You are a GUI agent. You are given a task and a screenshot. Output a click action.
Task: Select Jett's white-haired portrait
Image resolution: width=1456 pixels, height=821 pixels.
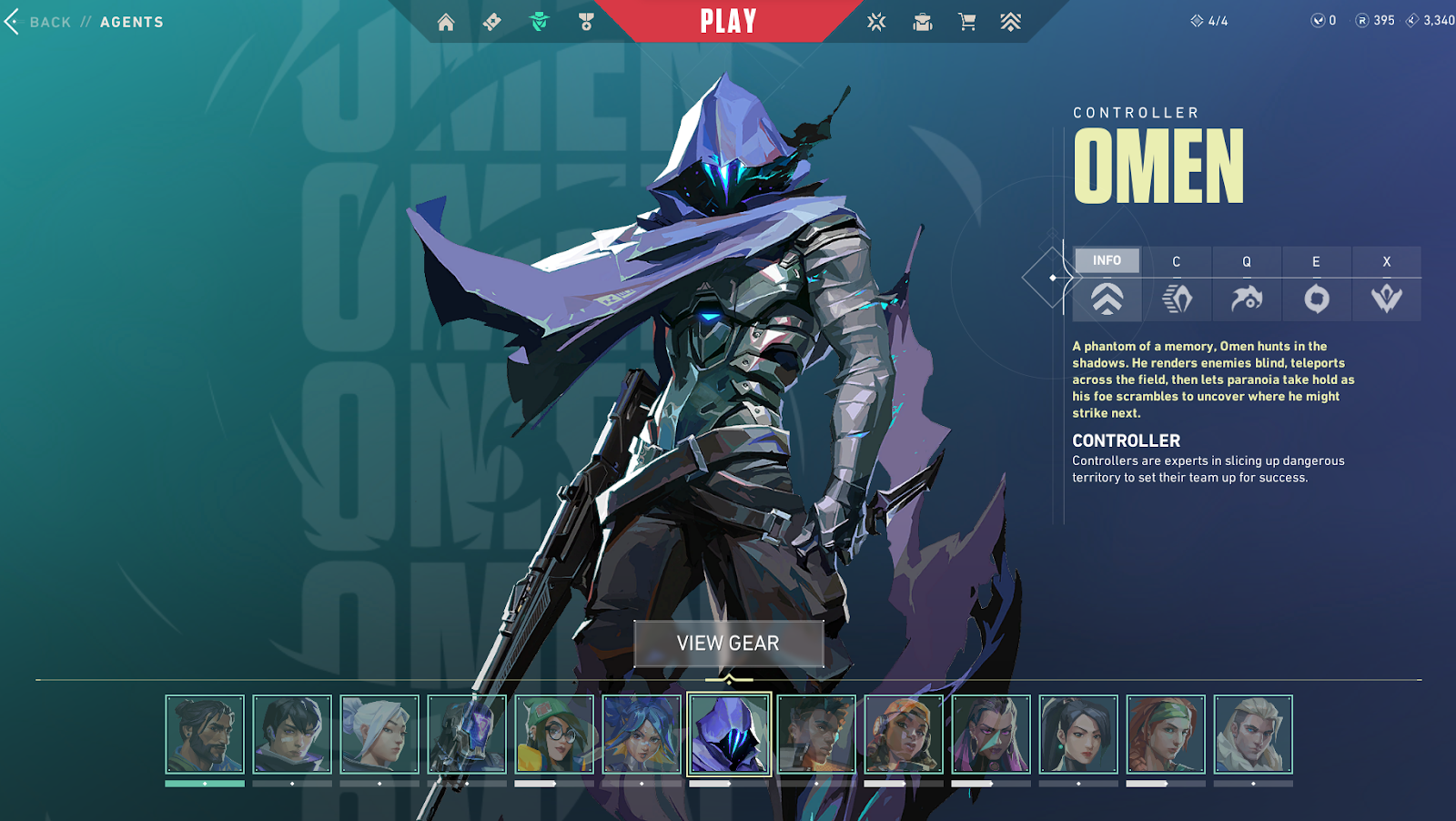pos(379,735)
